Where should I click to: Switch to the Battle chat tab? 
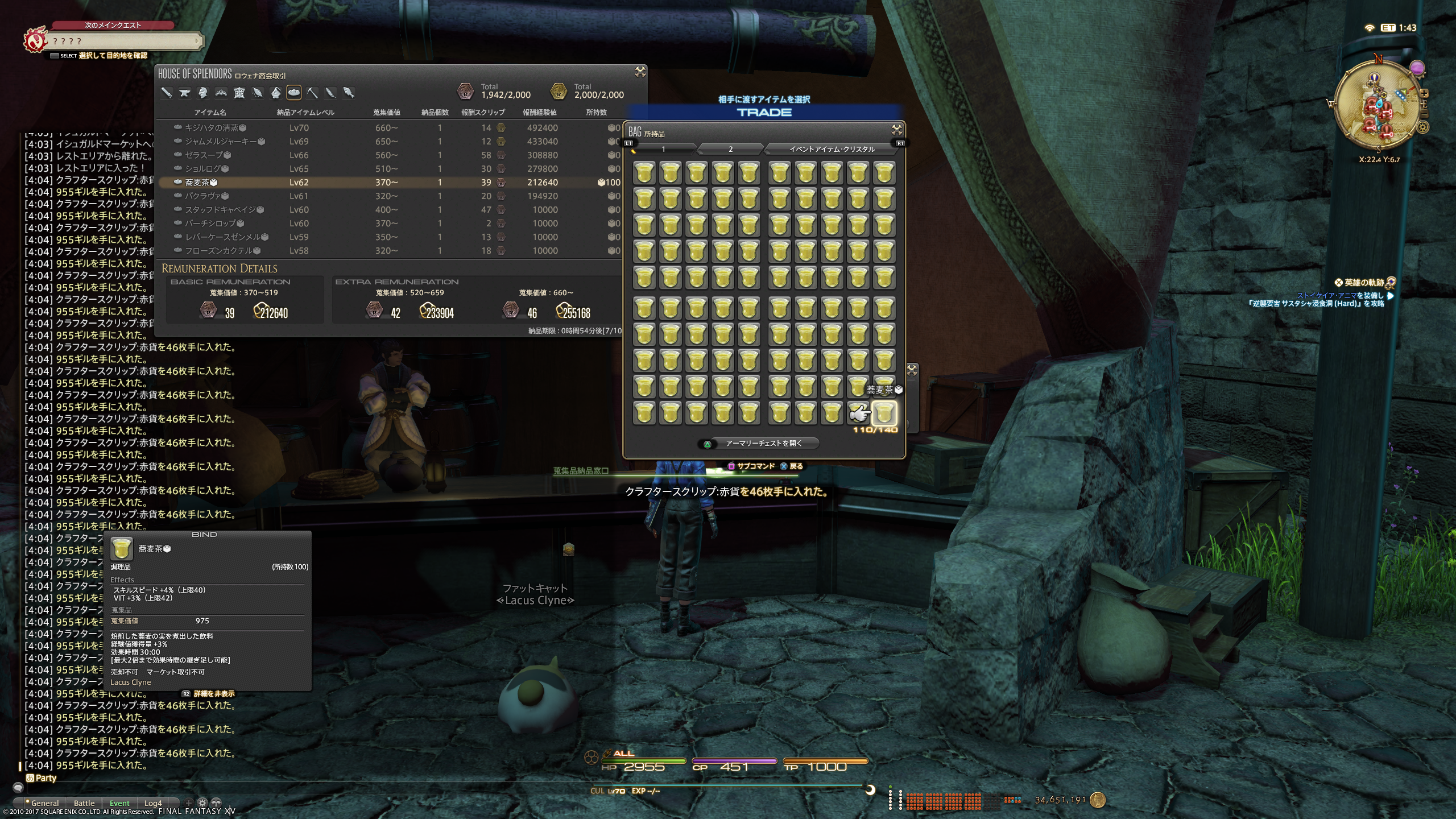(84, 803)
